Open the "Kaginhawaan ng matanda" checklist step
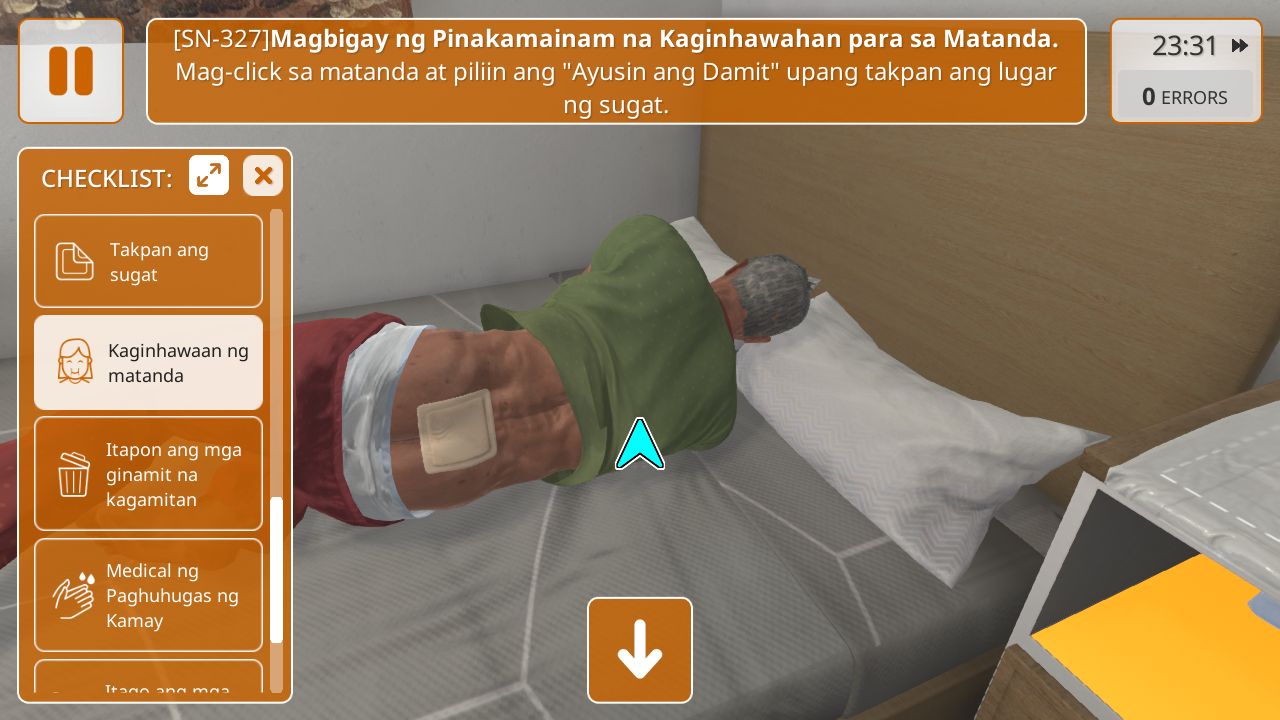 click(x=149, y=363)
